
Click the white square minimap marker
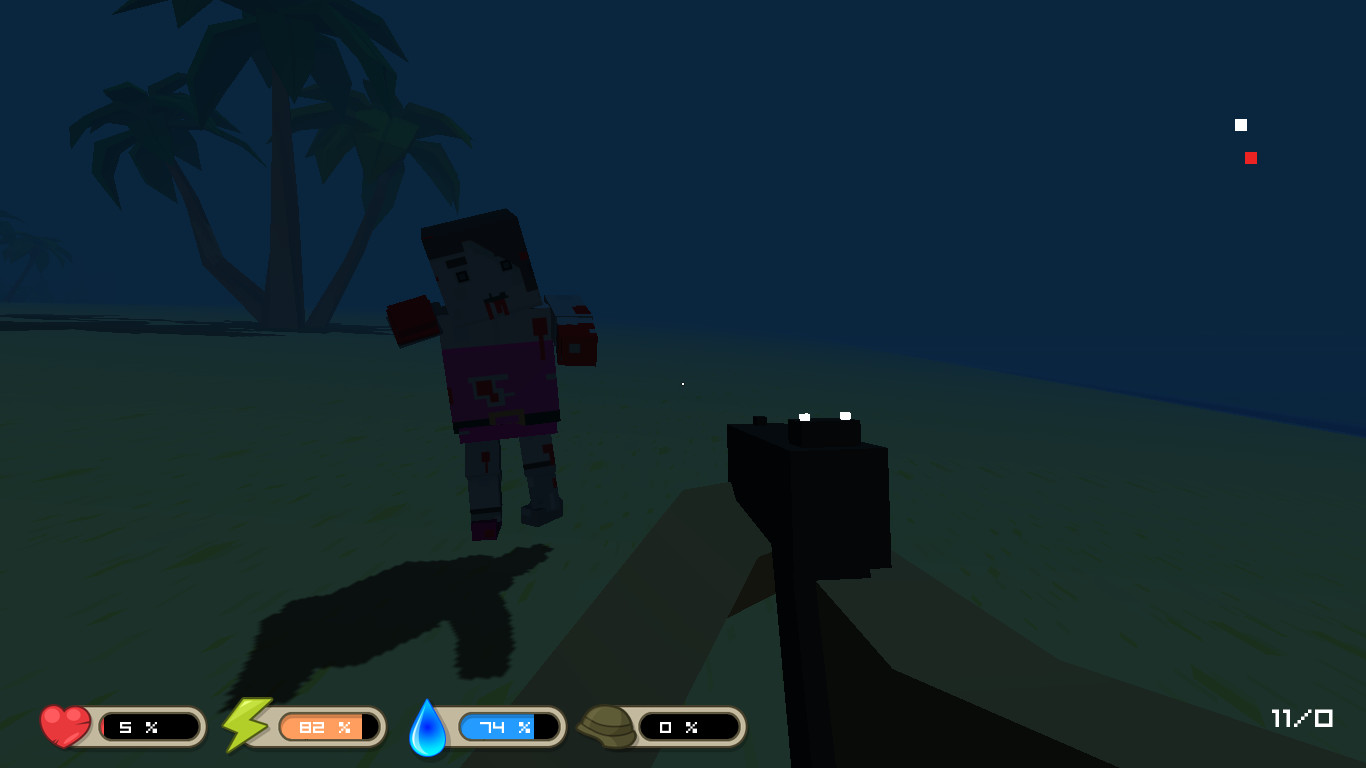click(x=1241, y=124)
